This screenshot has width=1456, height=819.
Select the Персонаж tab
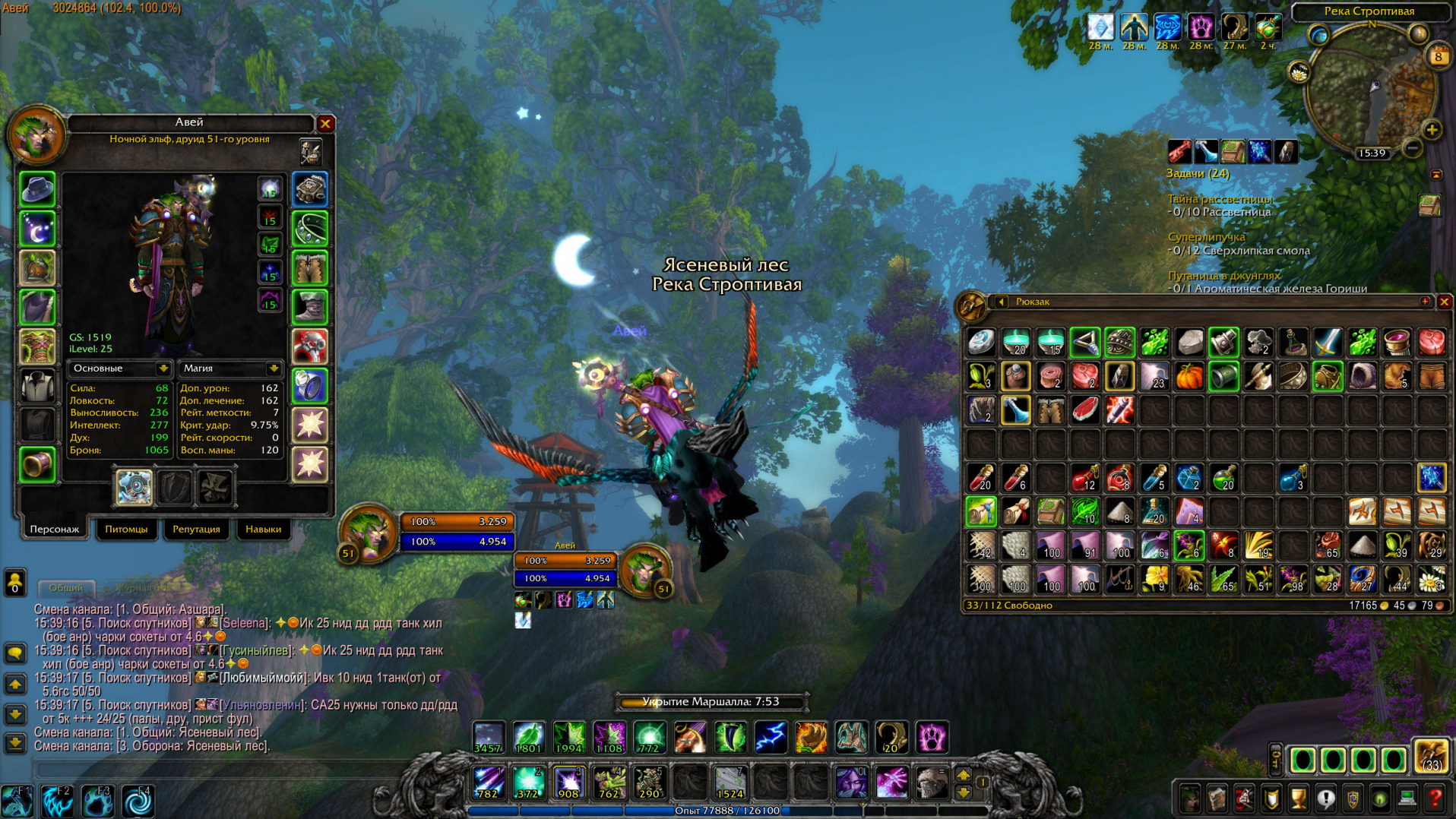(54, 529)
